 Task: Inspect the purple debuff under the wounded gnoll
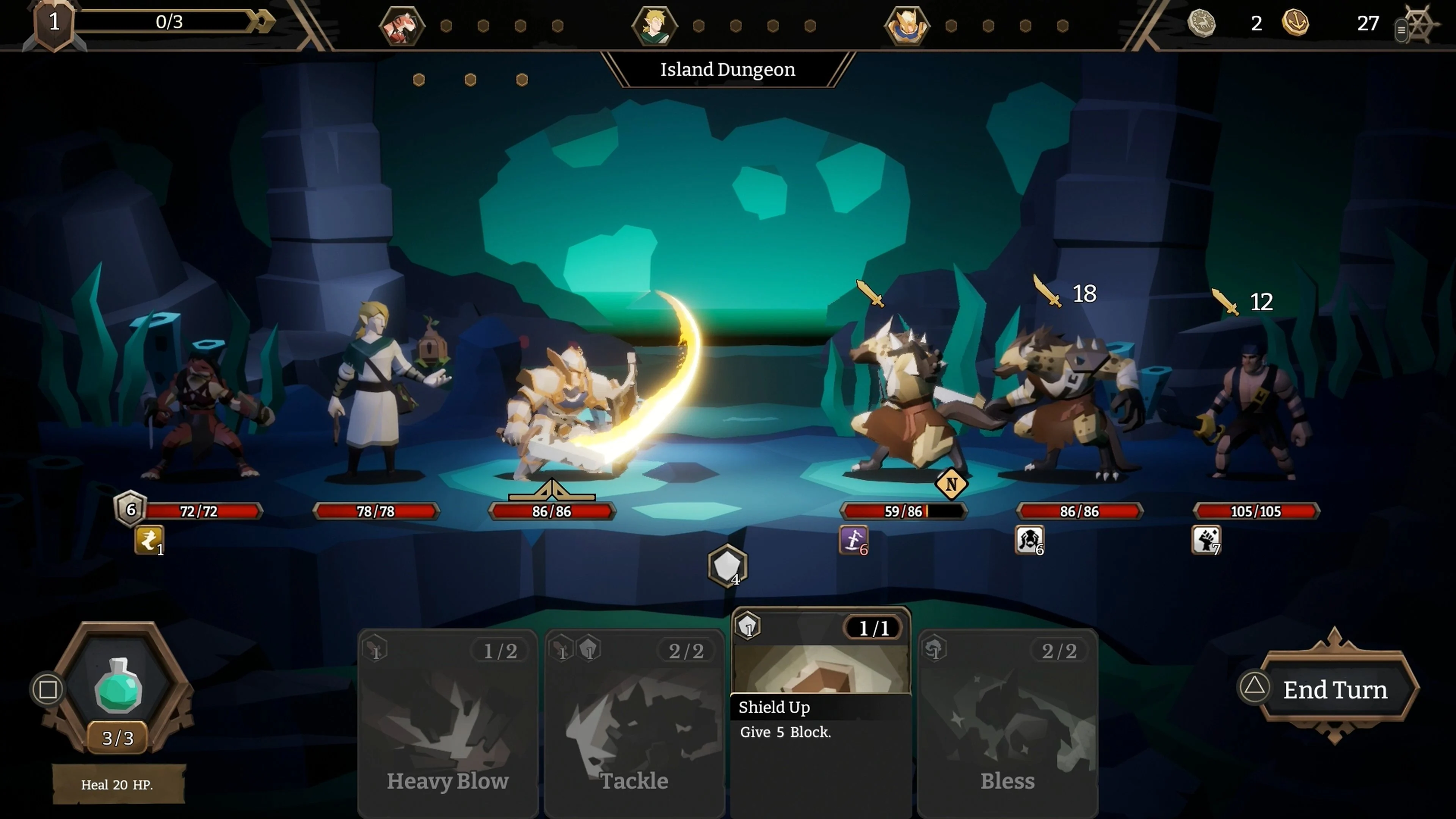point(852,541)
